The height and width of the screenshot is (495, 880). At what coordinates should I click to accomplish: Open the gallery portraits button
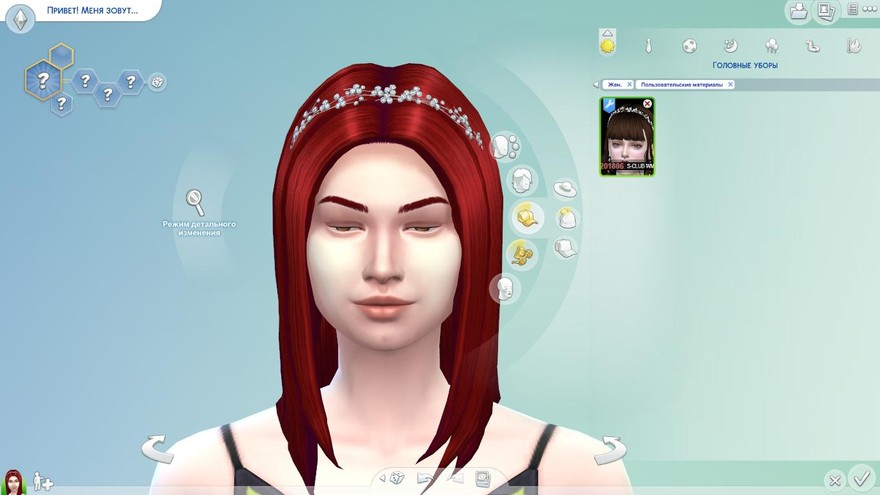pos(826,11)
